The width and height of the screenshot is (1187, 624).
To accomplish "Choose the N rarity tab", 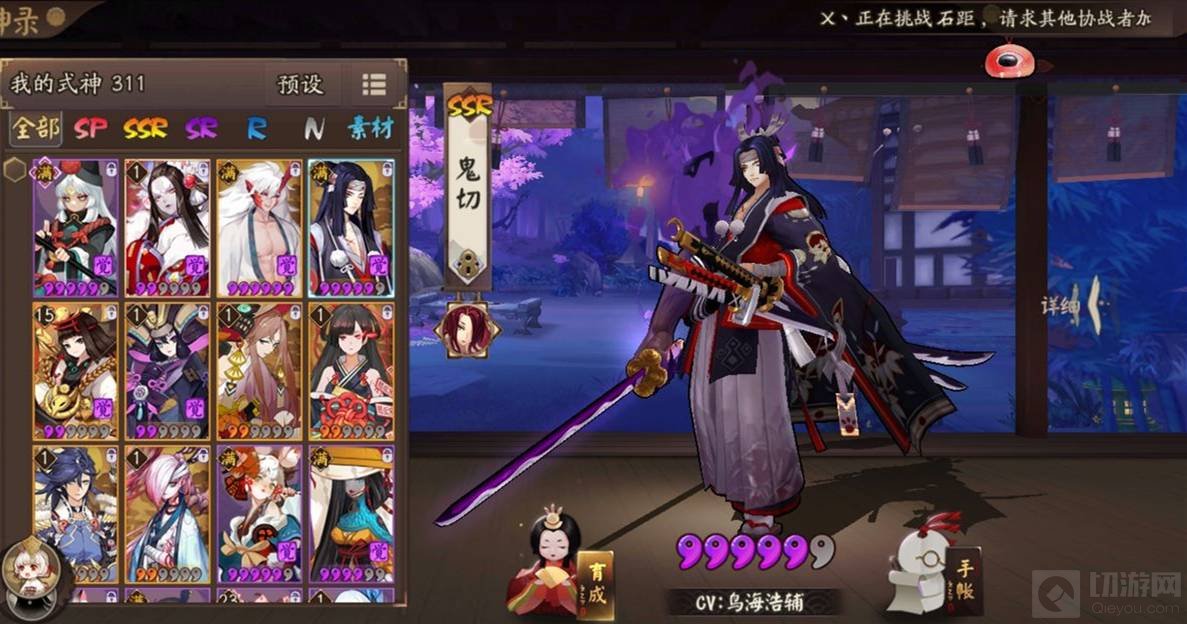I will [314, 129].
